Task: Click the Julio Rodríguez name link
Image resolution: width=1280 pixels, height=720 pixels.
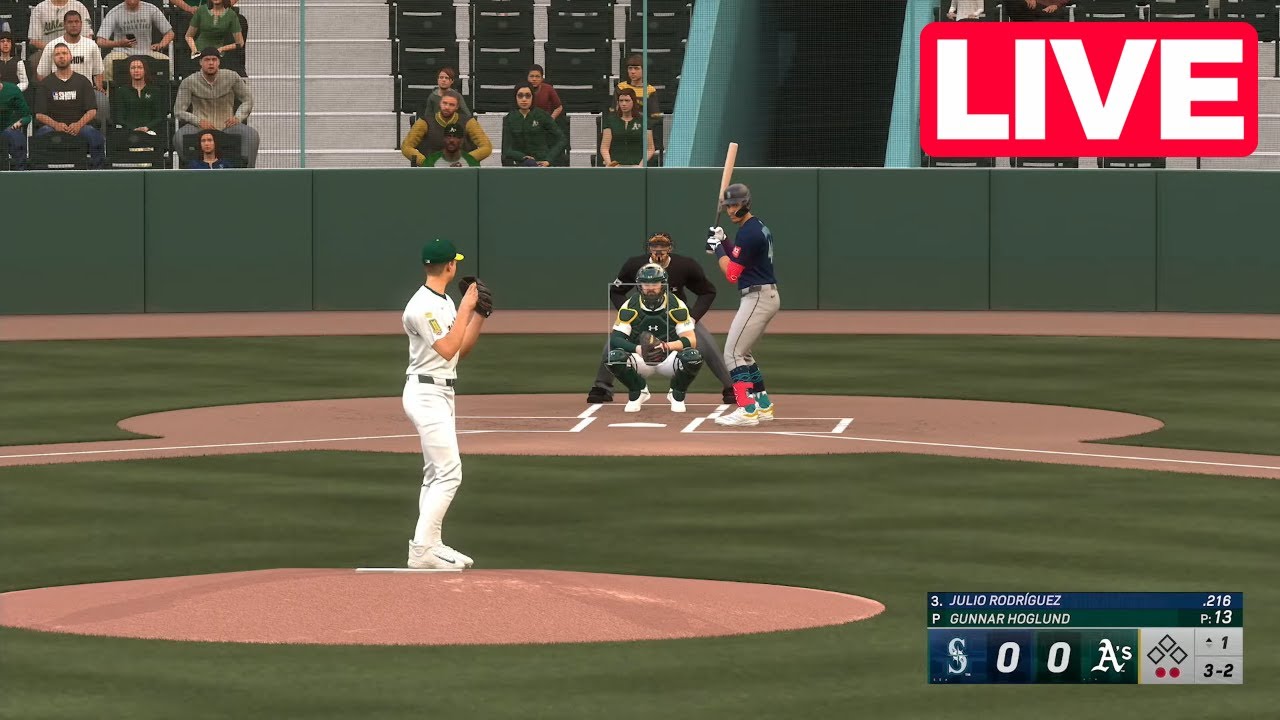Action: click(x=1005, y=600)
